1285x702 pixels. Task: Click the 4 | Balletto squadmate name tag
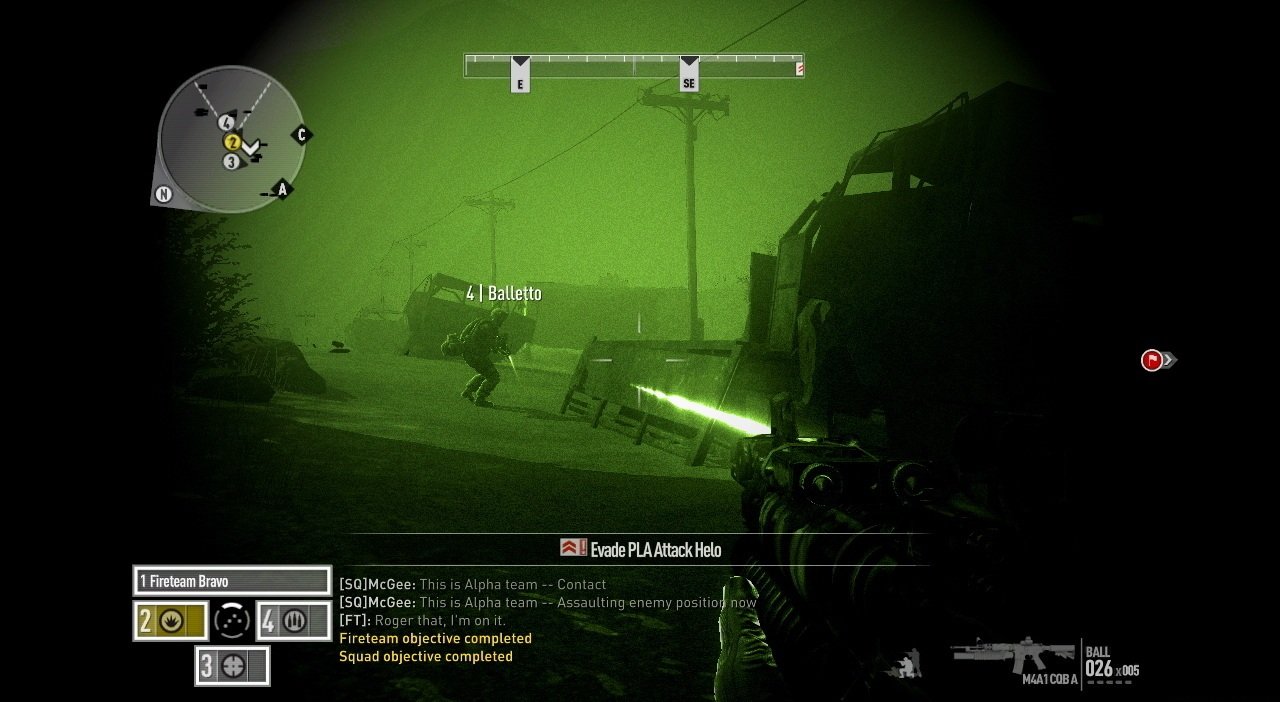coord(504,293)
